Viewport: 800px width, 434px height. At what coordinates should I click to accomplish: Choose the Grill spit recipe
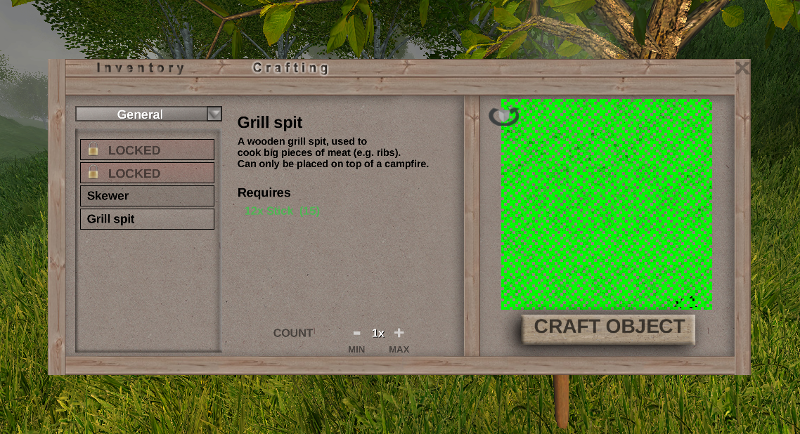pyautogui.click(x=147, y=219)
